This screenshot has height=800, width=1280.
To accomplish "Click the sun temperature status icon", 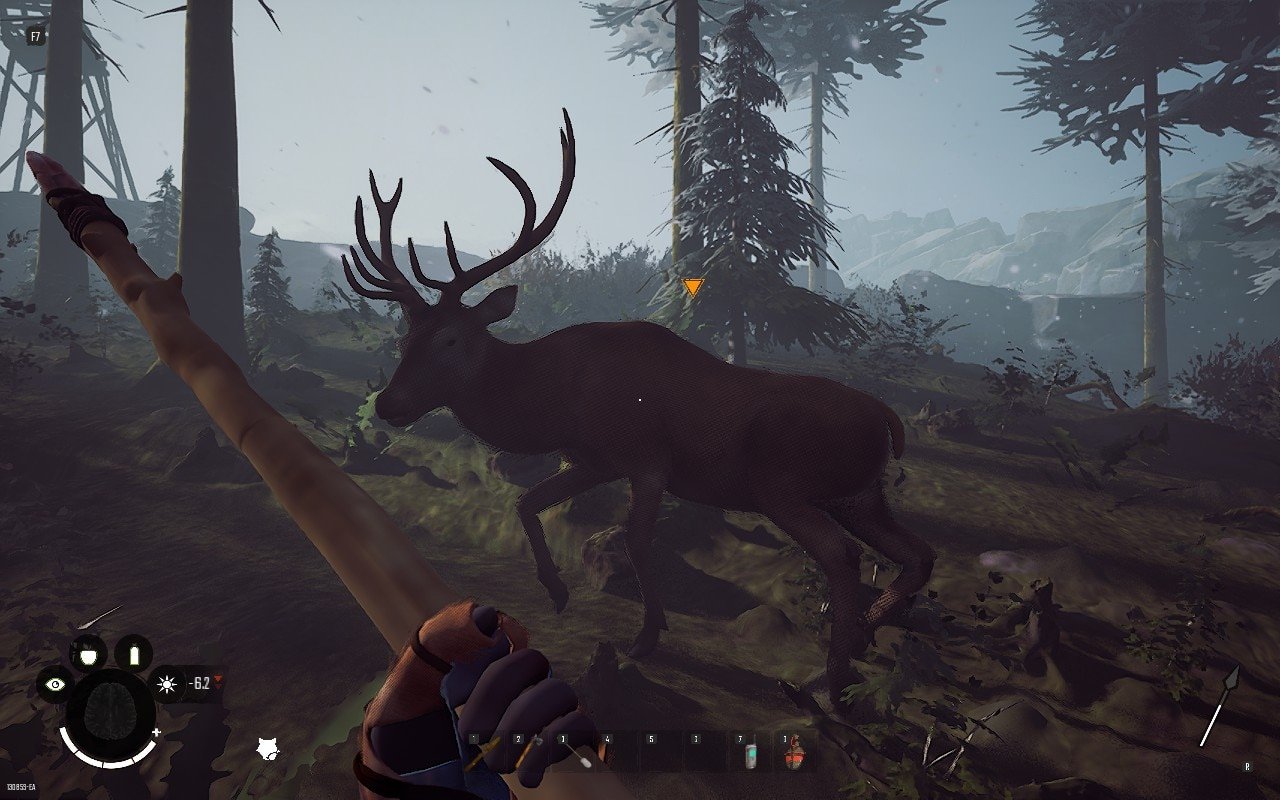I will [x=166, y=685].
